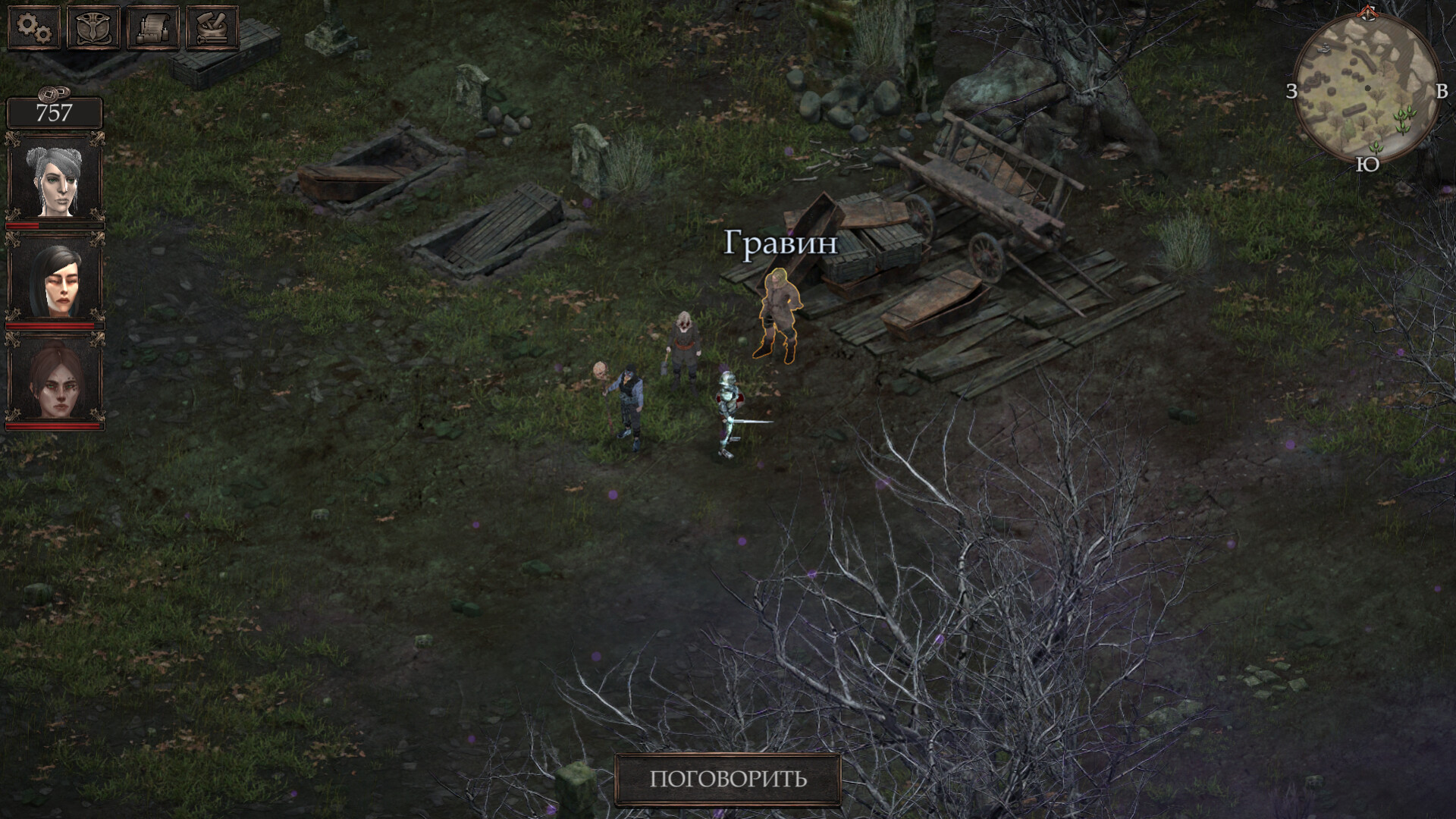The width and height of the screenshot is (1456, 819).
Task: Select the black-haired party member portrait
Action: pos(55,281)
